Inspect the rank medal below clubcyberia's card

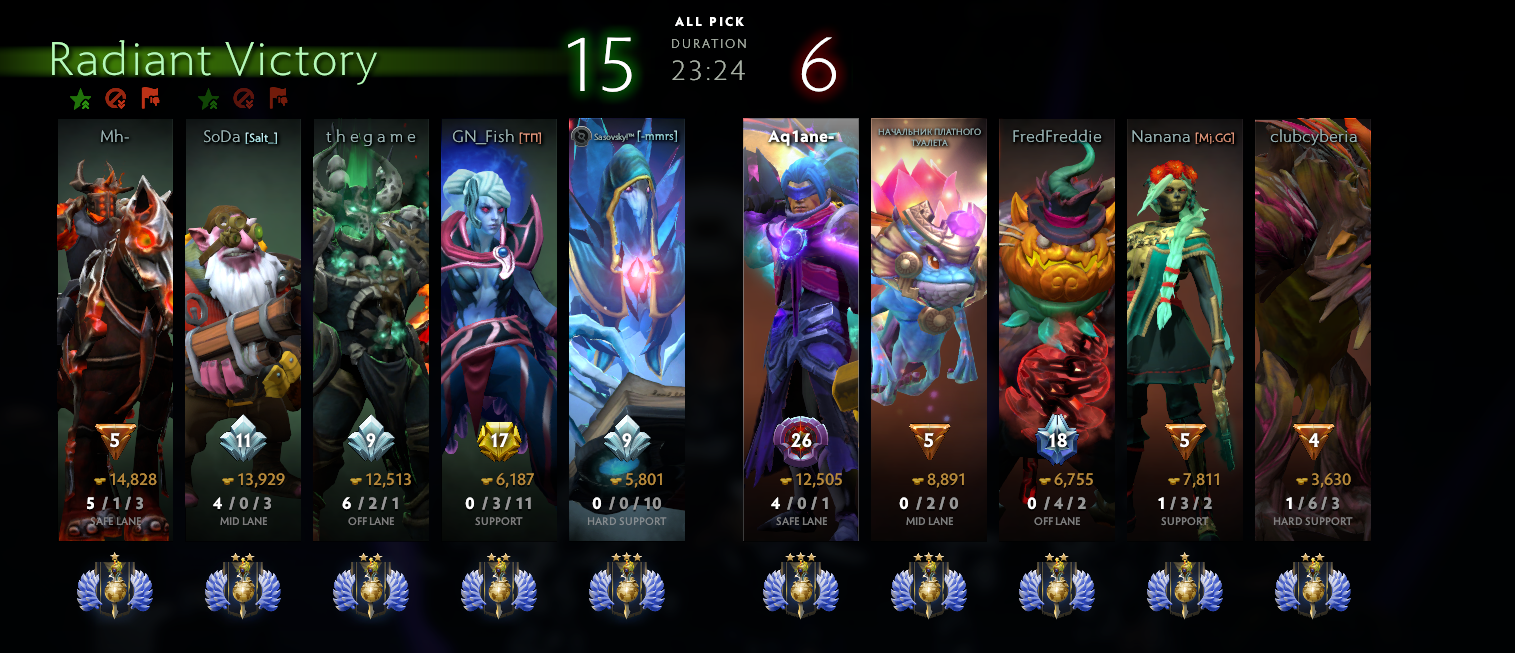coord(1313,588)
